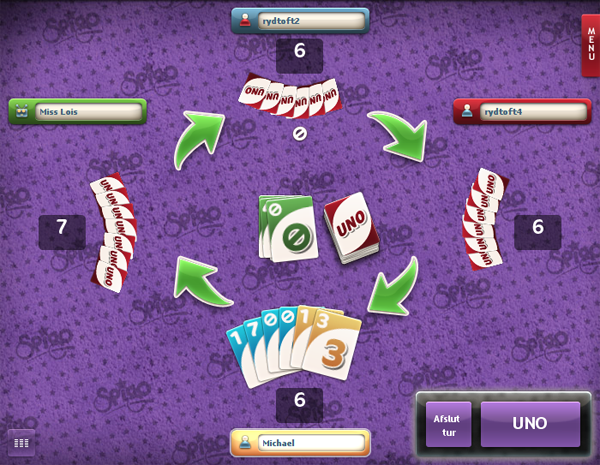Select the blue 1 card in hand
Image resolution: width=600 pixels, height=465 pixels.
tap(240, 355)
